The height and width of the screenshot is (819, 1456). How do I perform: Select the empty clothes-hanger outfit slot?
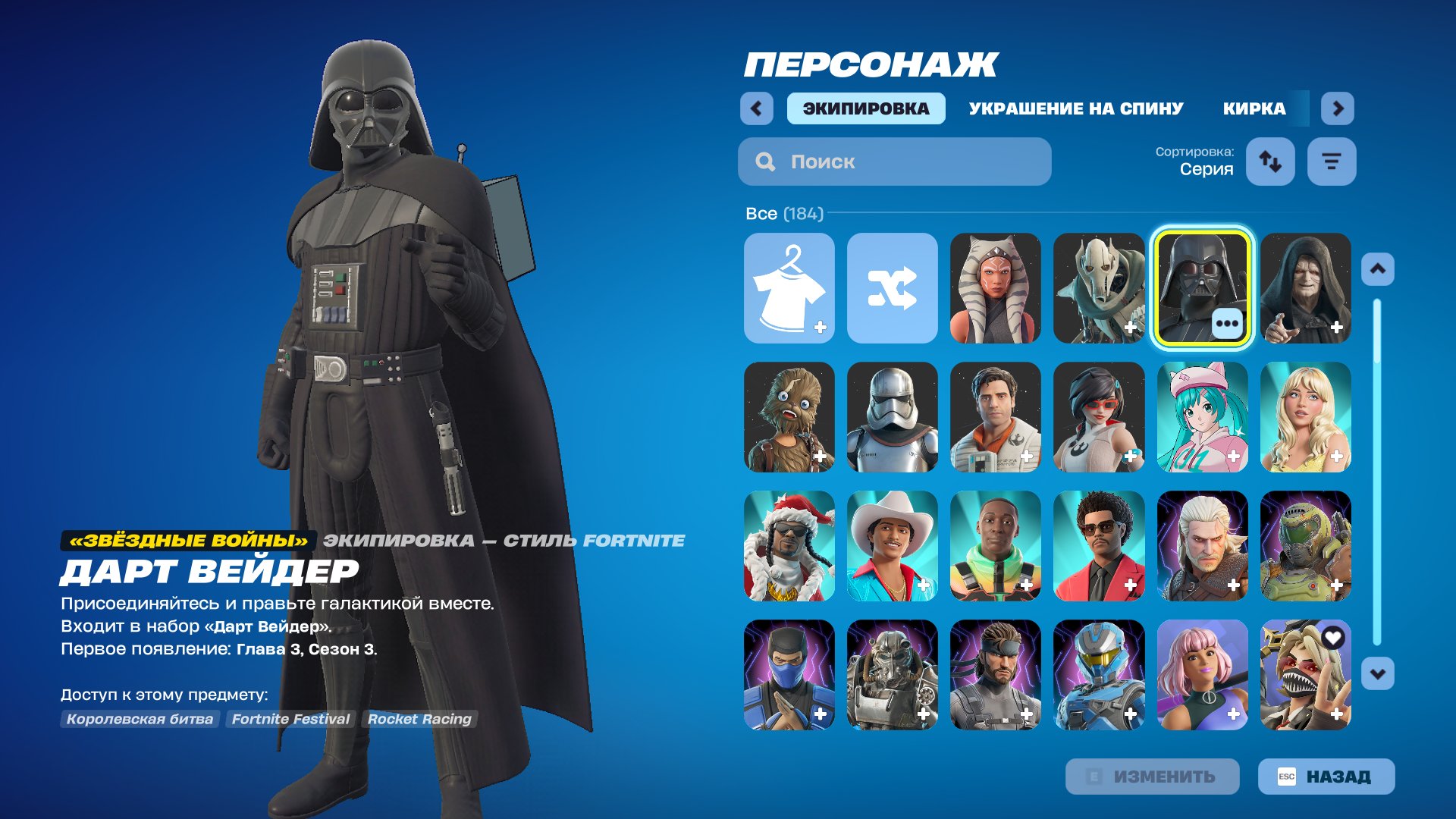tap(789, 288)
